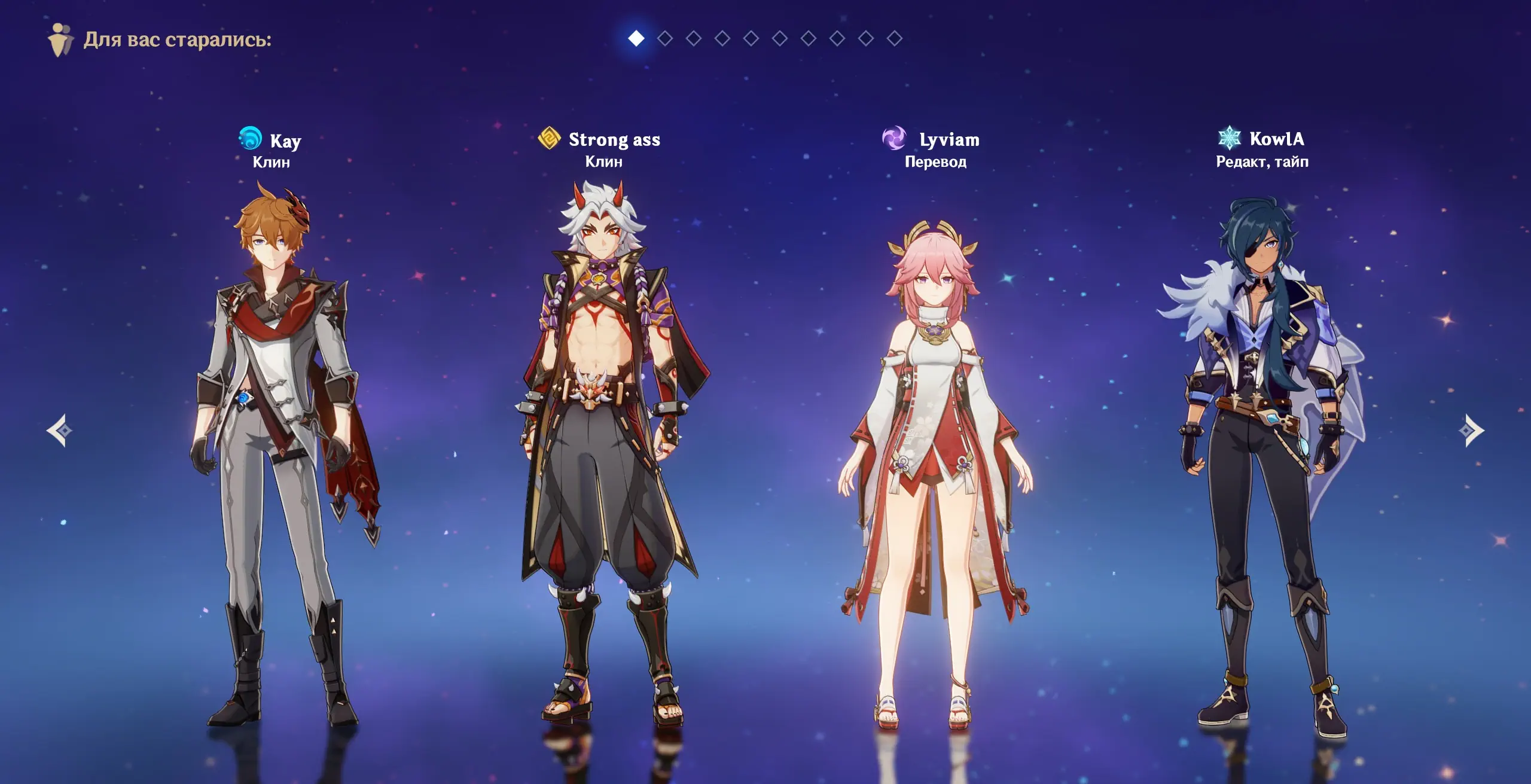Go to the previous page with left arrow
This screenshot has width=1531, height=784.
(59, 431)
